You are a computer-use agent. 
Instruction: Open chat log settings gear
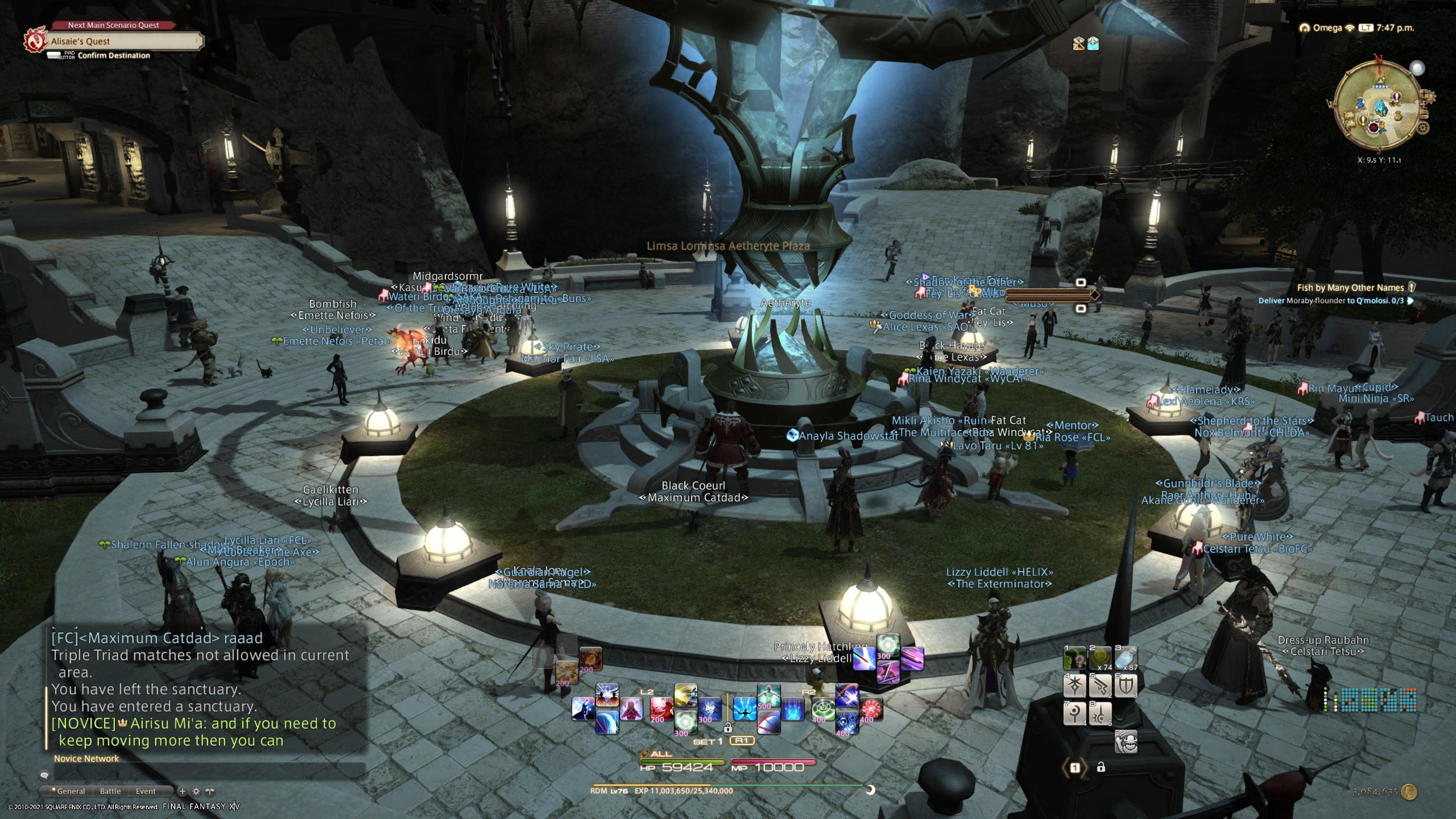[196, 791]
